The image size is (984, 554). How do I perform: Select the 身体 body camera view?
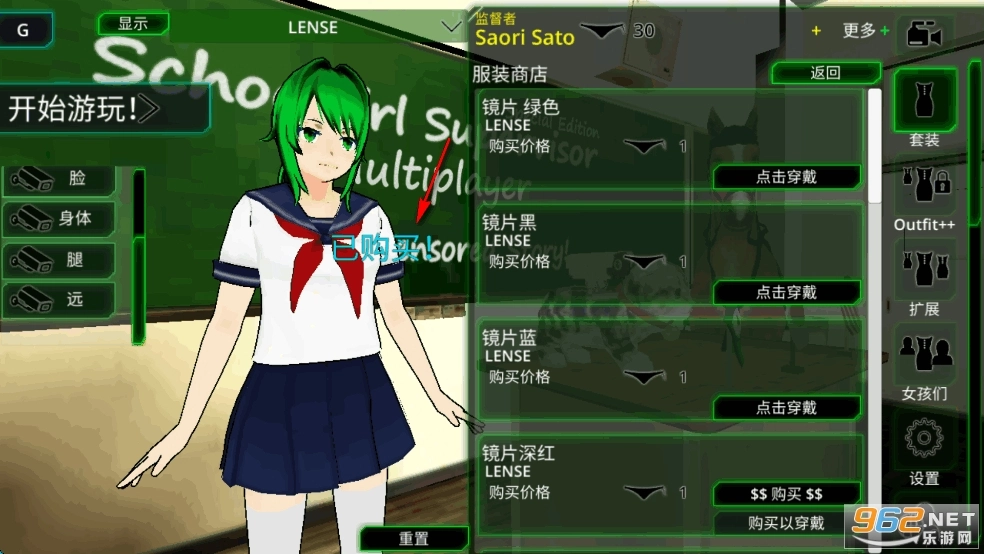(60, 218)
